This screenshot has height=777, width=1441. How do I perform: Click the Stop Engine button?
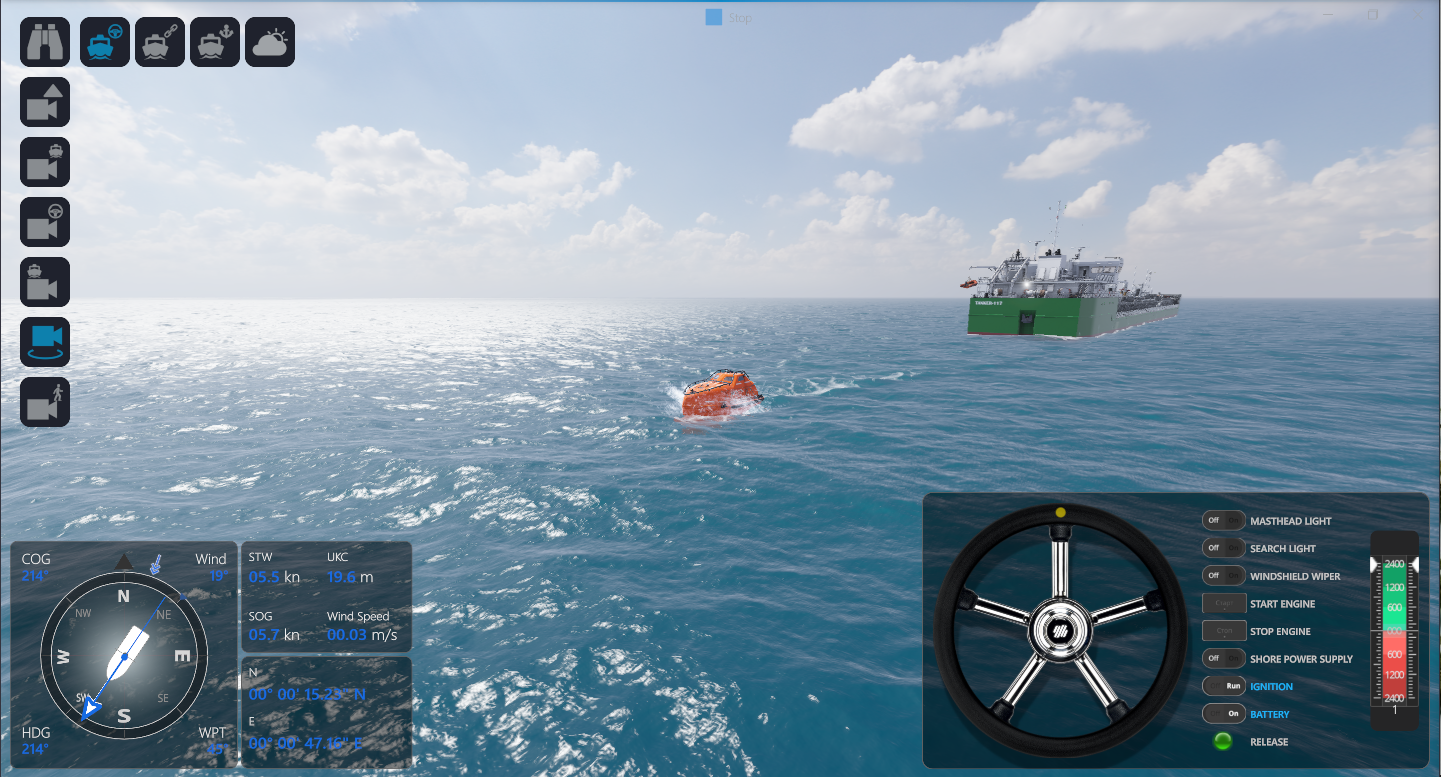[x=1224, y=631]
